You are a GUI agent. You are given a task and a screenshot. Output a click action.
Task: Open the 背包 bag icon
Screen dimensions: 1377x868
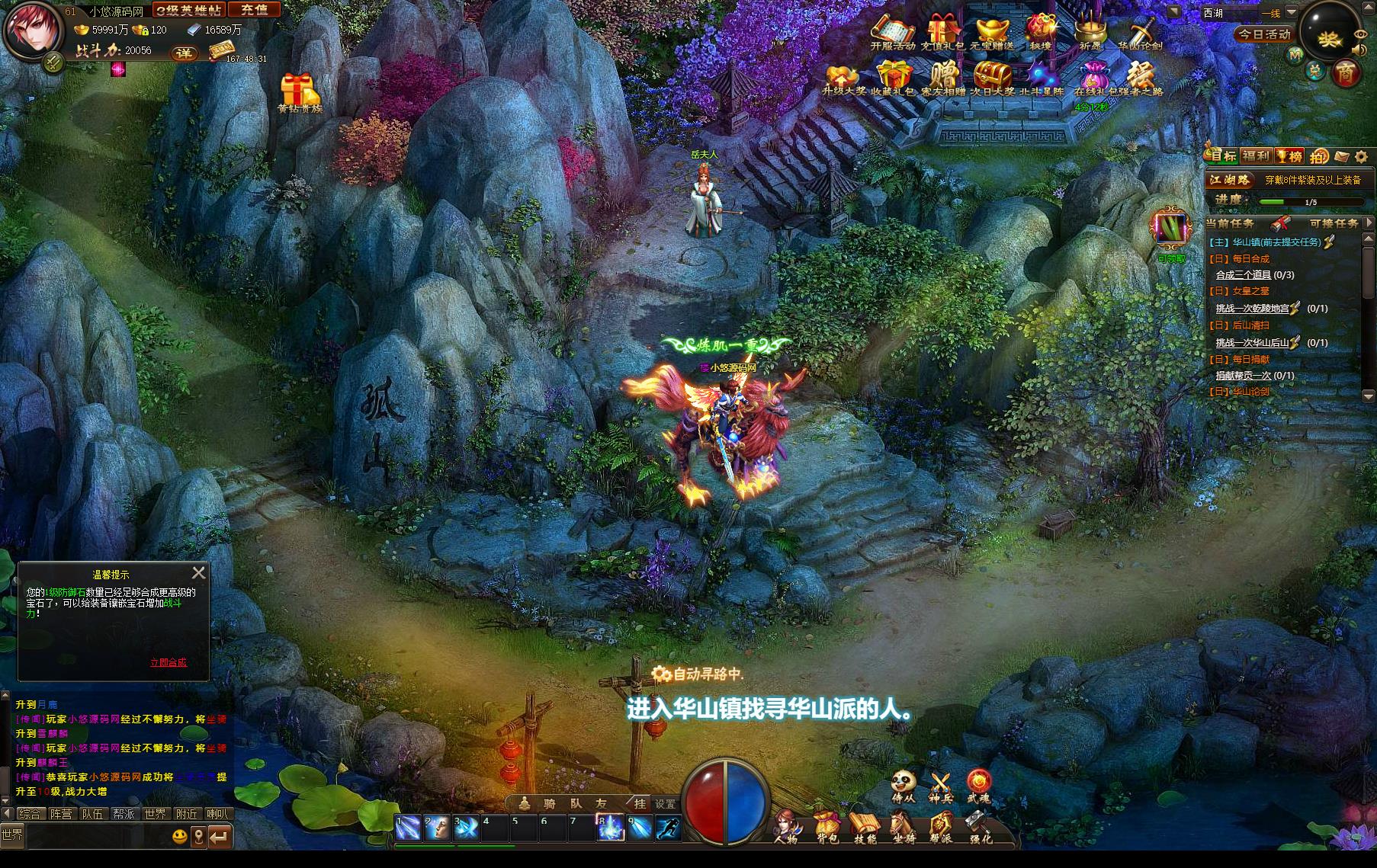827,827
